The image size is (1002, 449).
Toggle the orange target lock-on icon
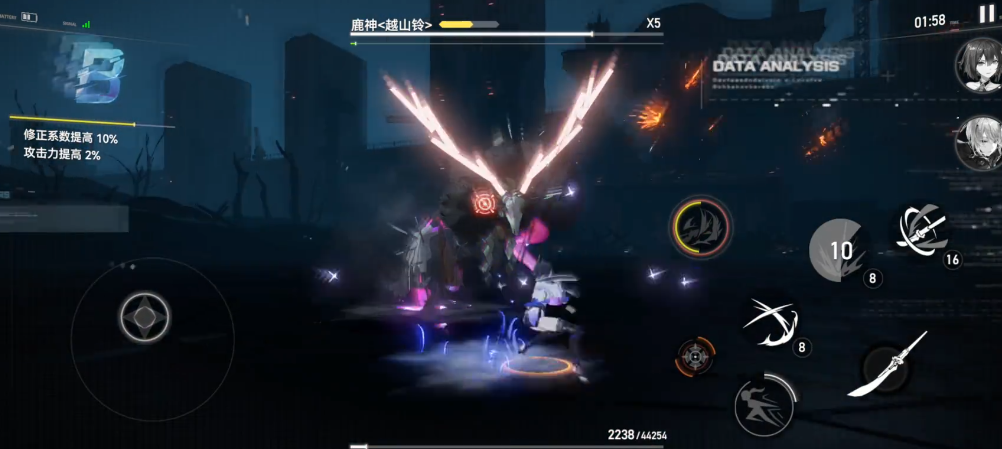tap(695, 357)
